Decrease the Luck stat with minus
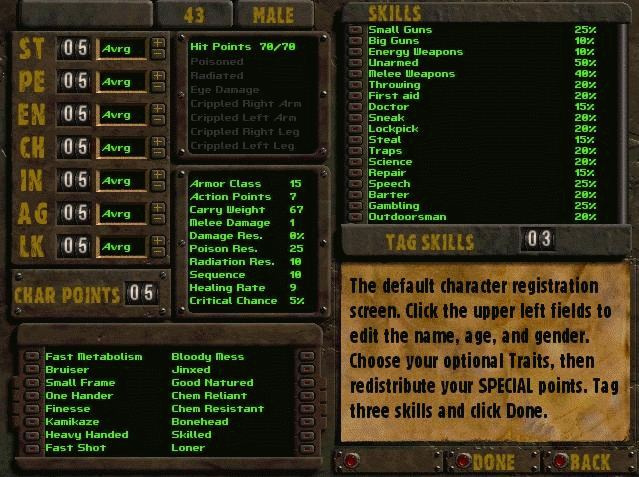Viewport: 639px width, 477px height. point(158,250)
